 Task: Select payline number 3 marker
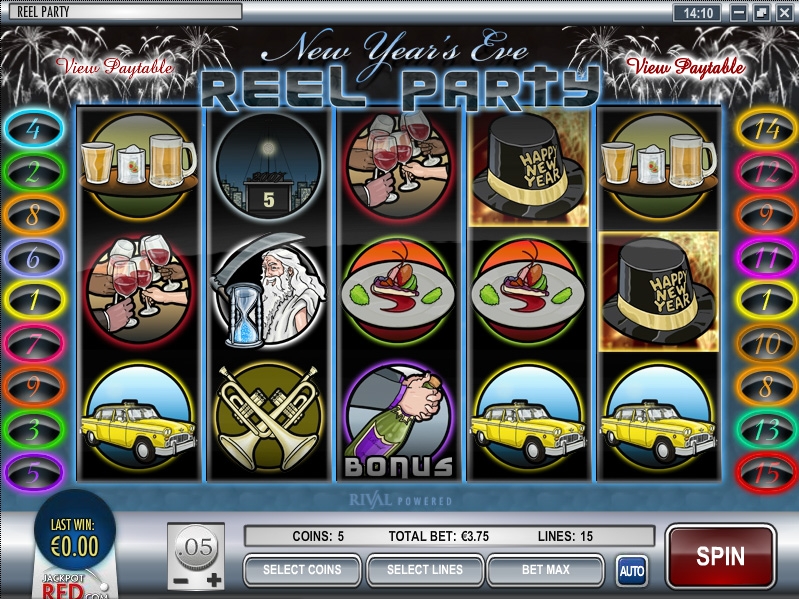(33, 429)
